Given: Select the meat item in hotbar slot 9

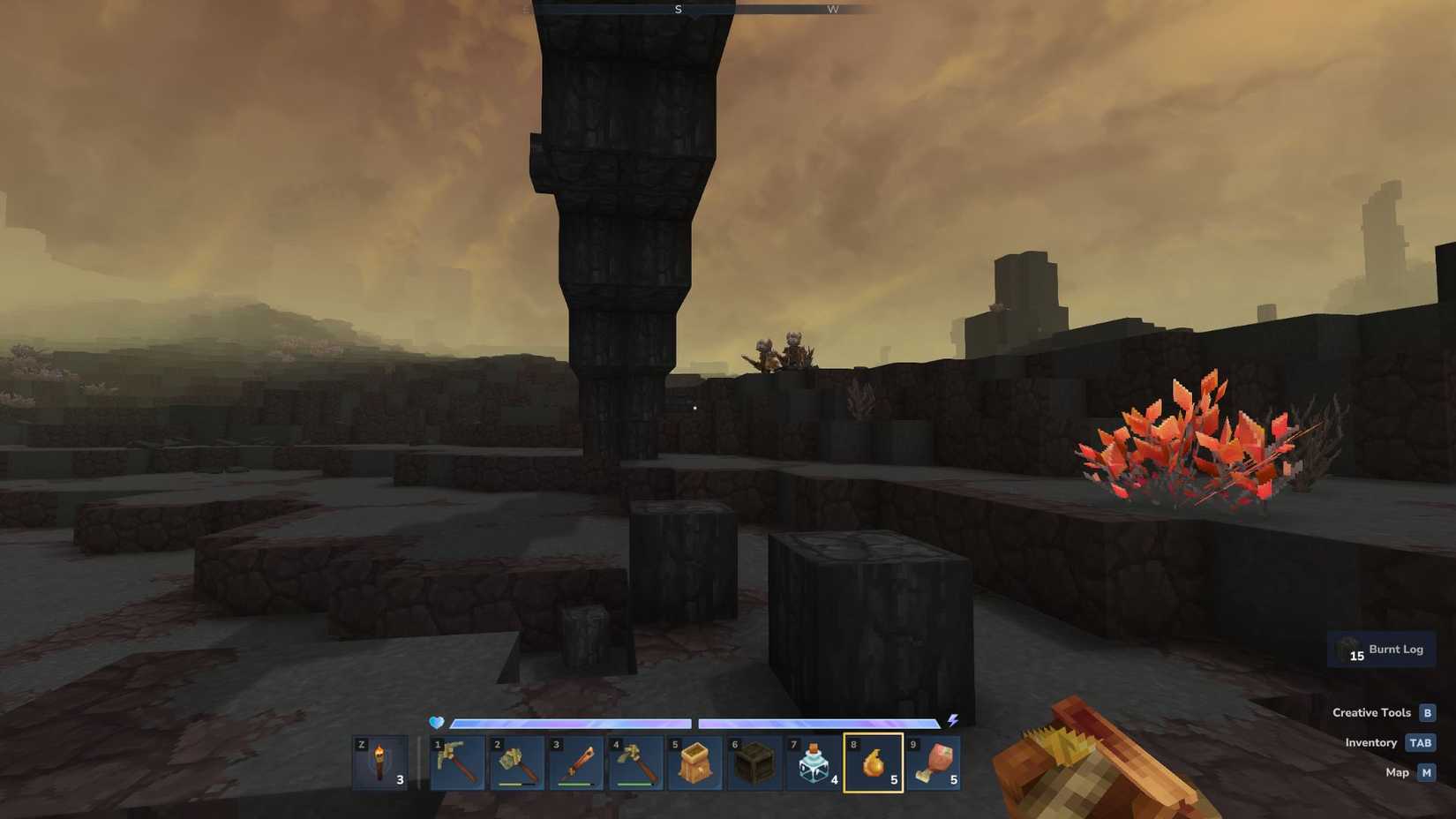Looking at the screenshot, I should click(935, 763).
